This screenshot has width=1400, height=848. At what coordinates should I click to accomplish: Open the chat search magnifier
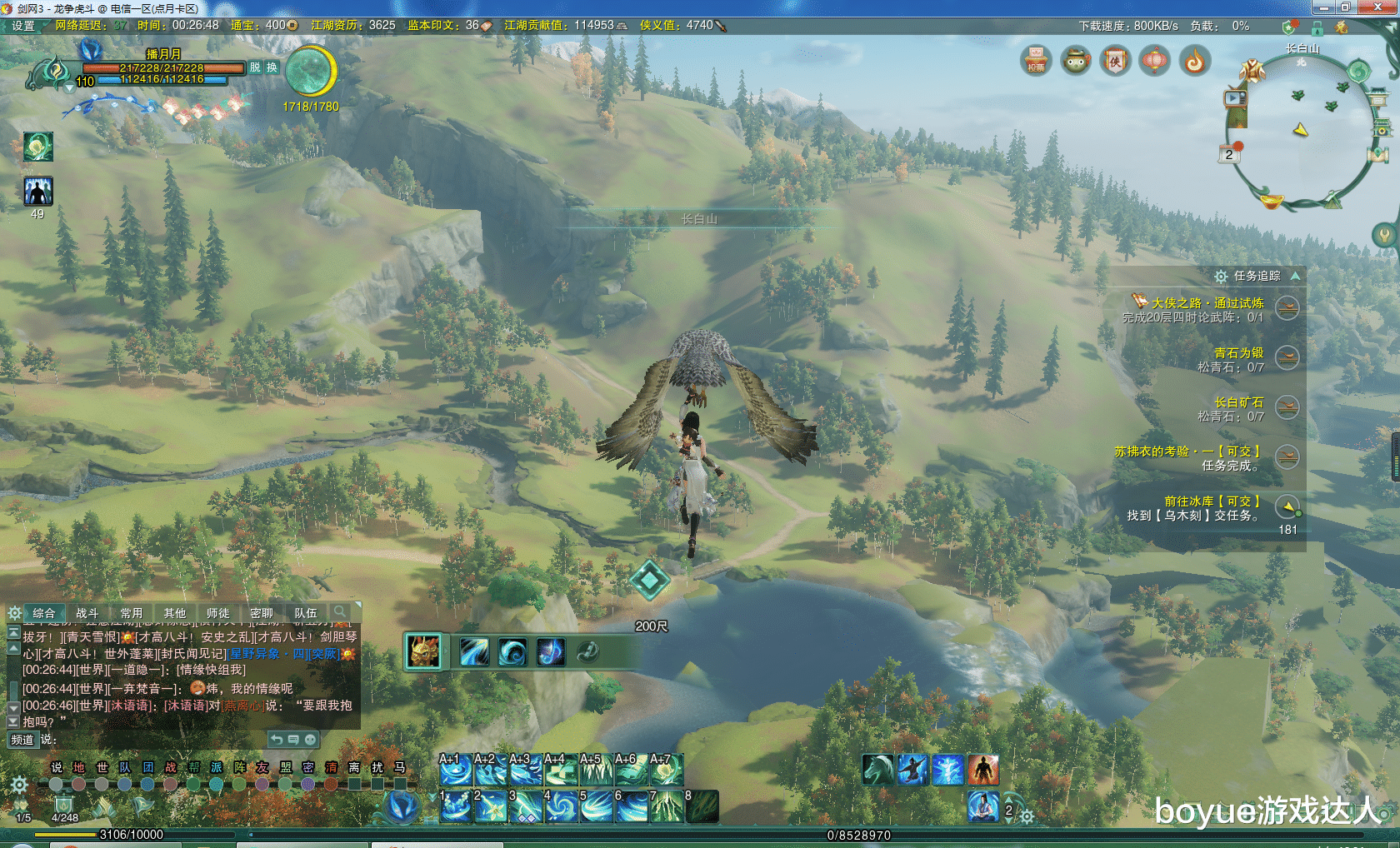[x=340, y=612]
